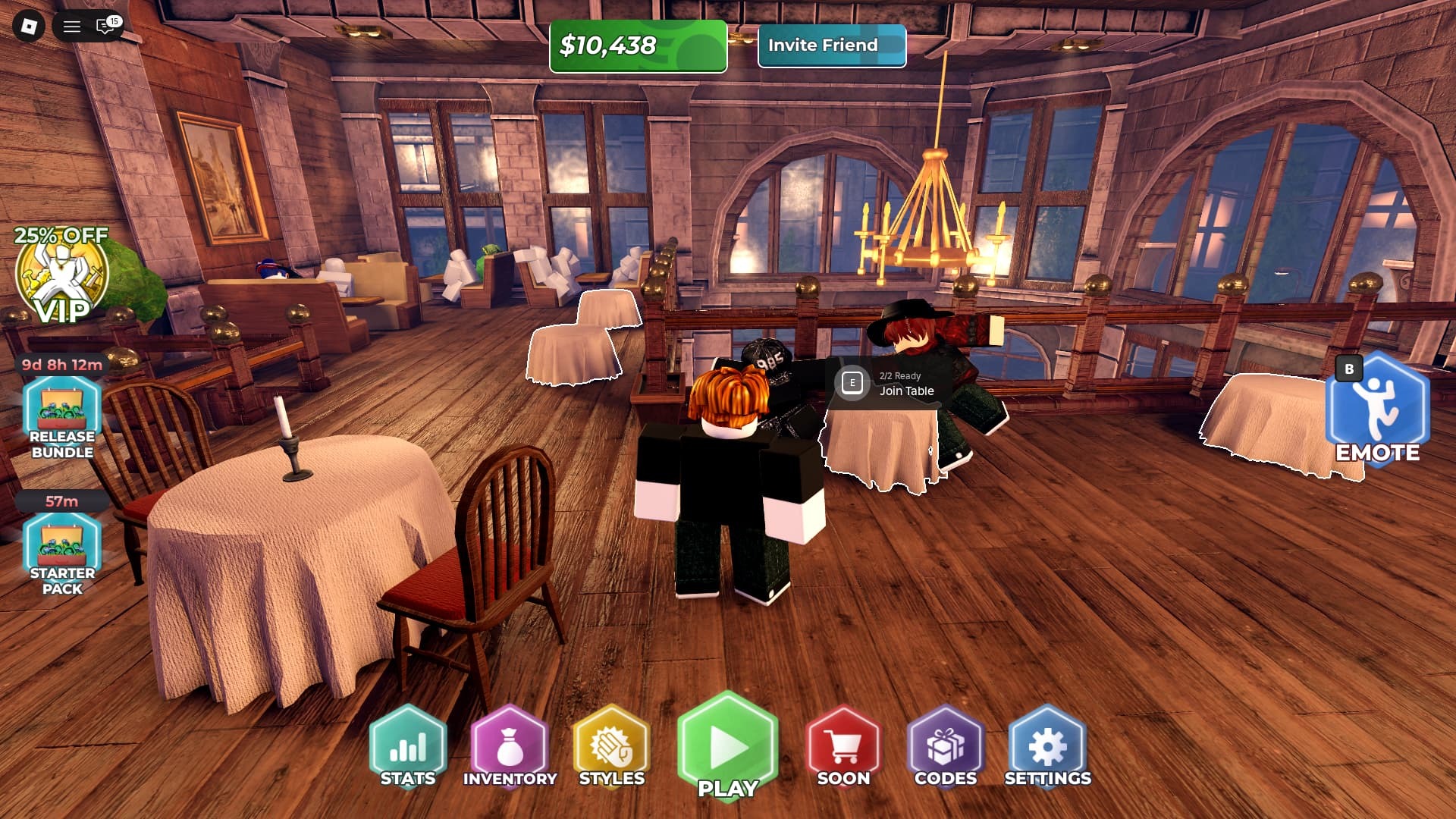This screenshot has height=819, width=1456.
Task: Open the Codes gift box
Action: 945,747
